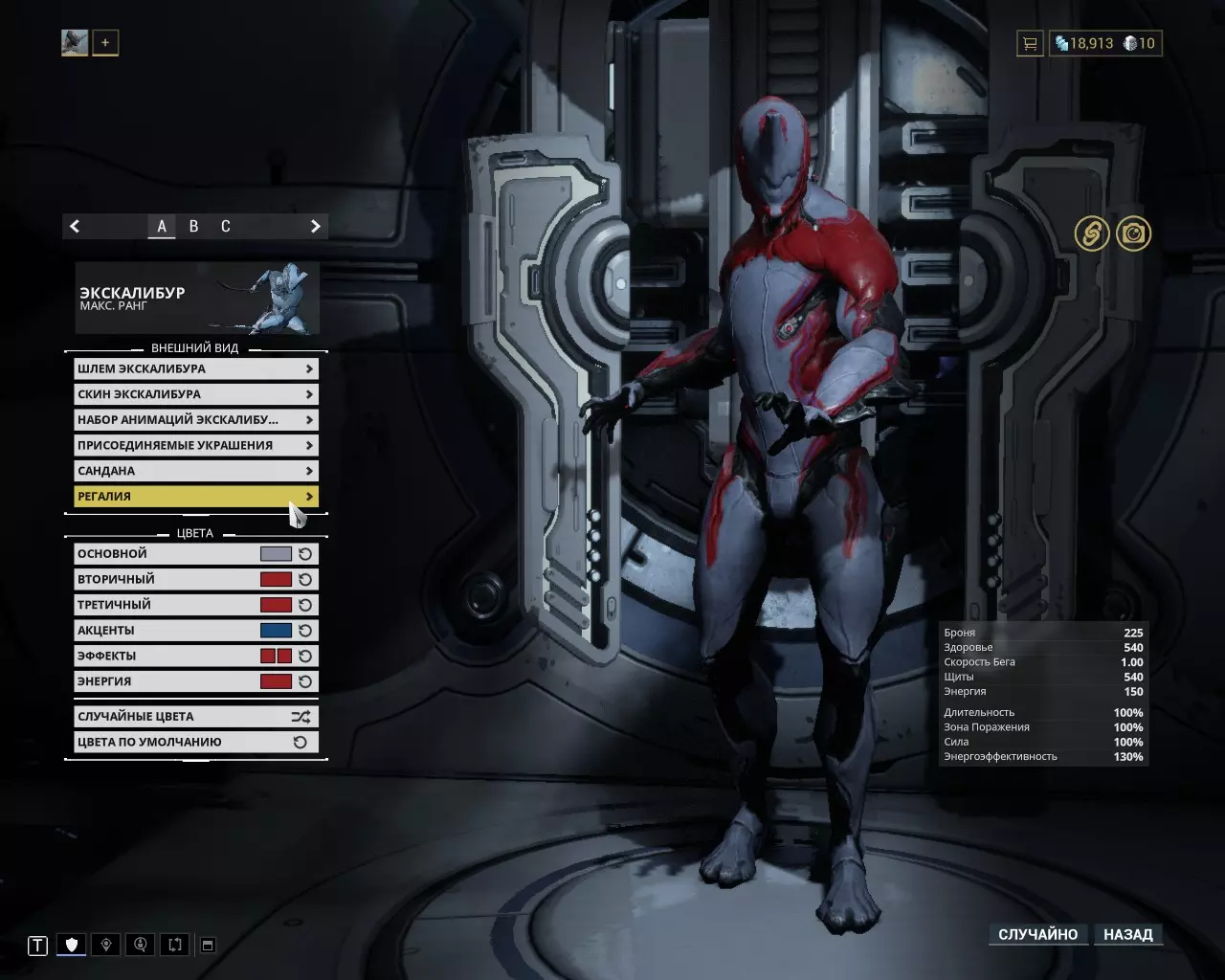Select Присоединяемые украшения attachments entry
The height and width of the screenshot is (980, 1225).
(195, 445)
